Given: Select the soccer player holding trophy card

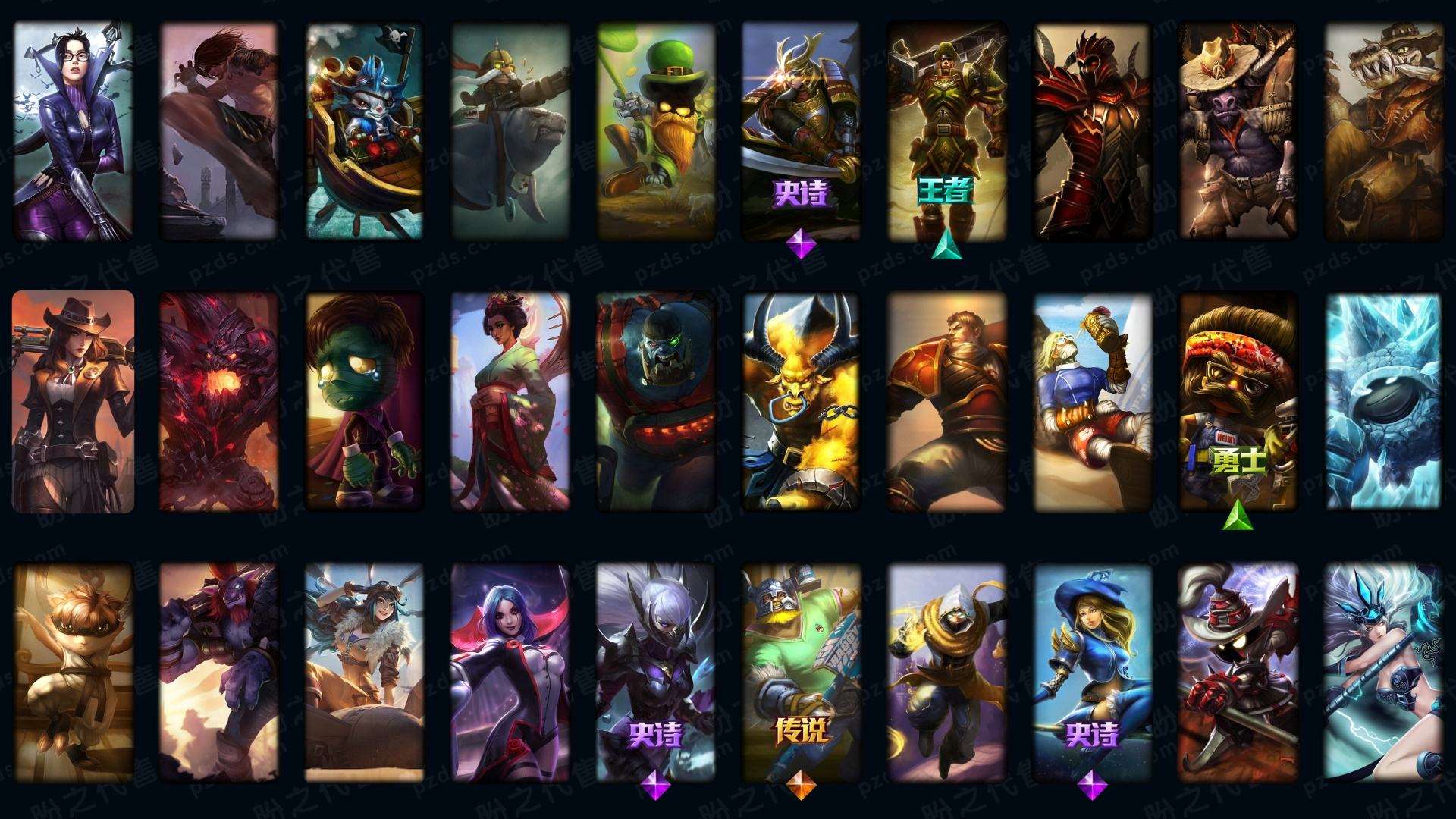Looking at the screenshot, I should tap(1092, 402).
